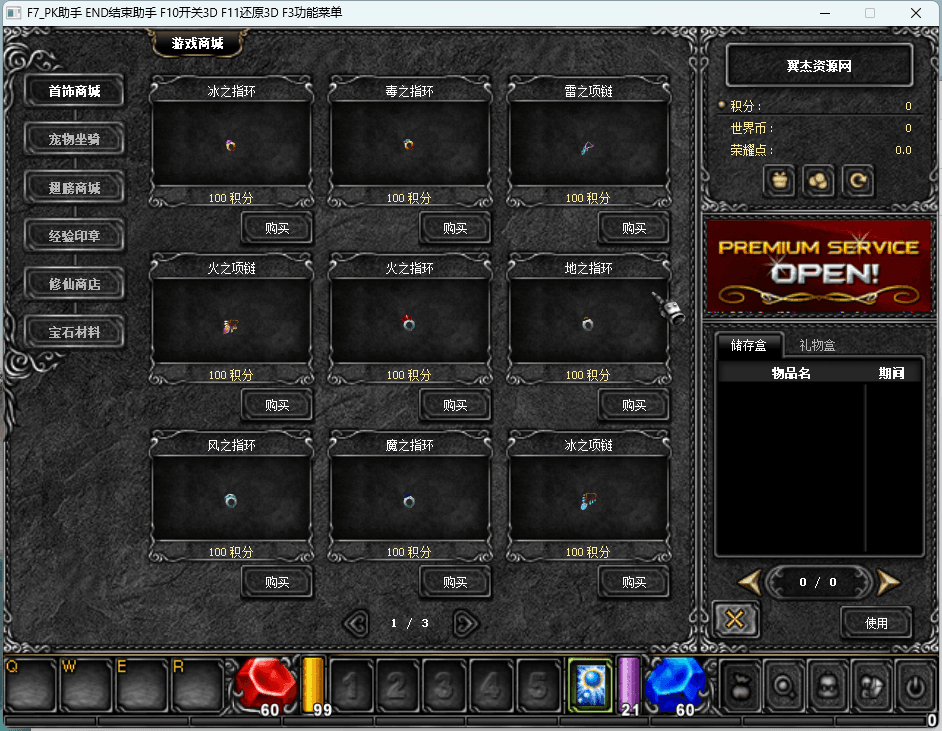Viewport: 942px width, 731px height.
Task: Choose the 宝石材料 category
Action: pos(75,332)
